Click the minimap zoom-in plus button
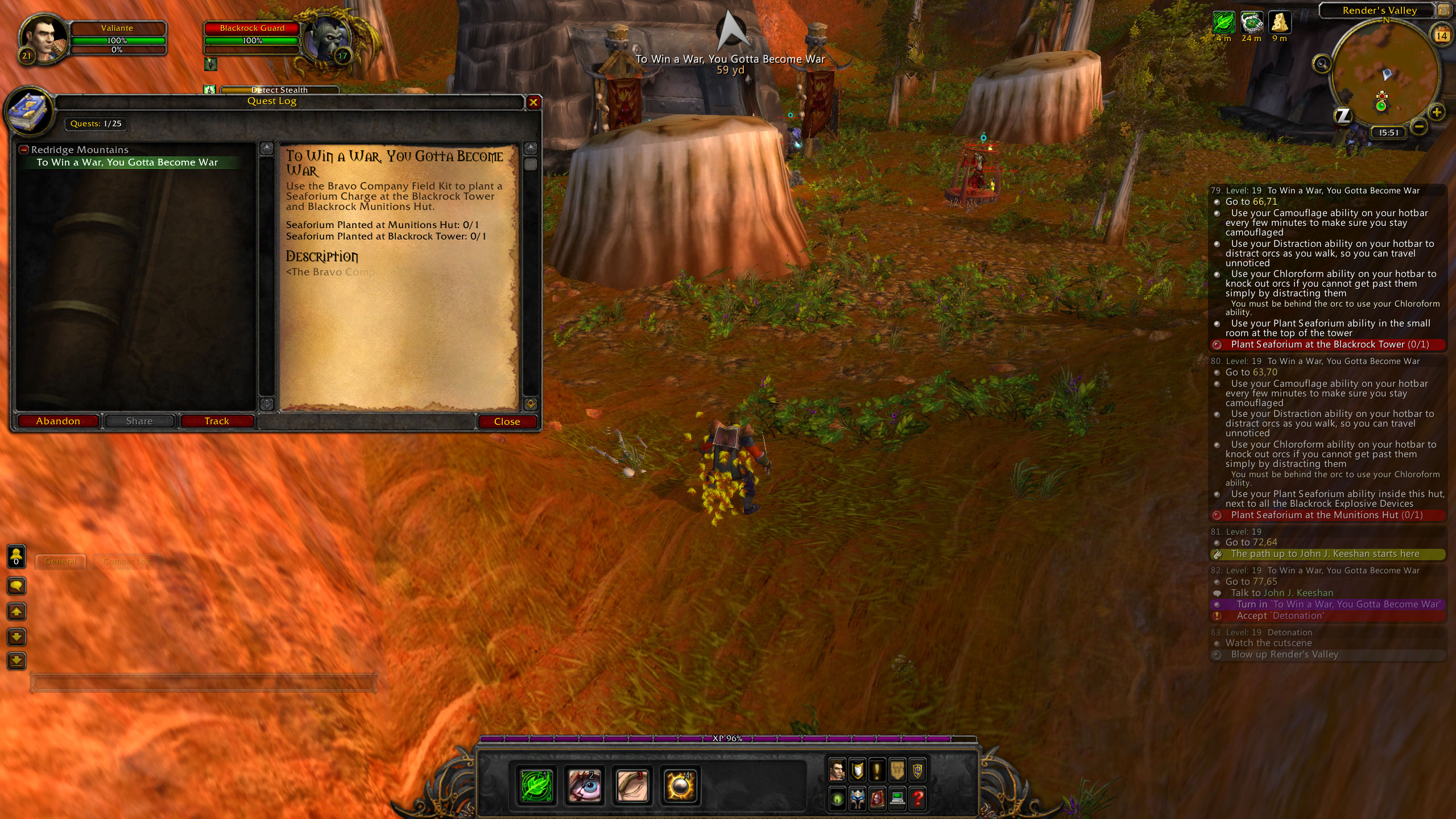Screen dimensions: 1456x819 pos(1437,112)
